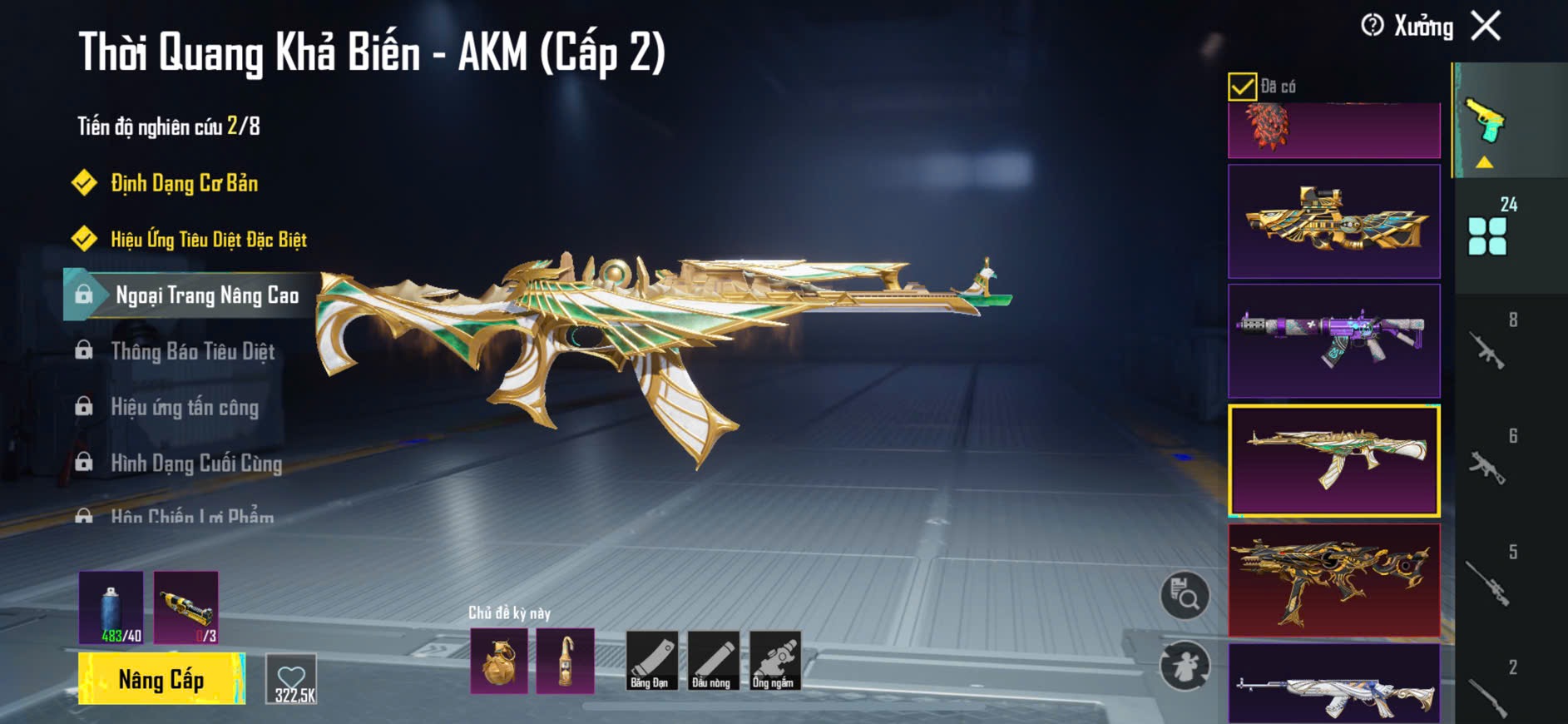Open the magnifier preview button

tap(1185, 595)
